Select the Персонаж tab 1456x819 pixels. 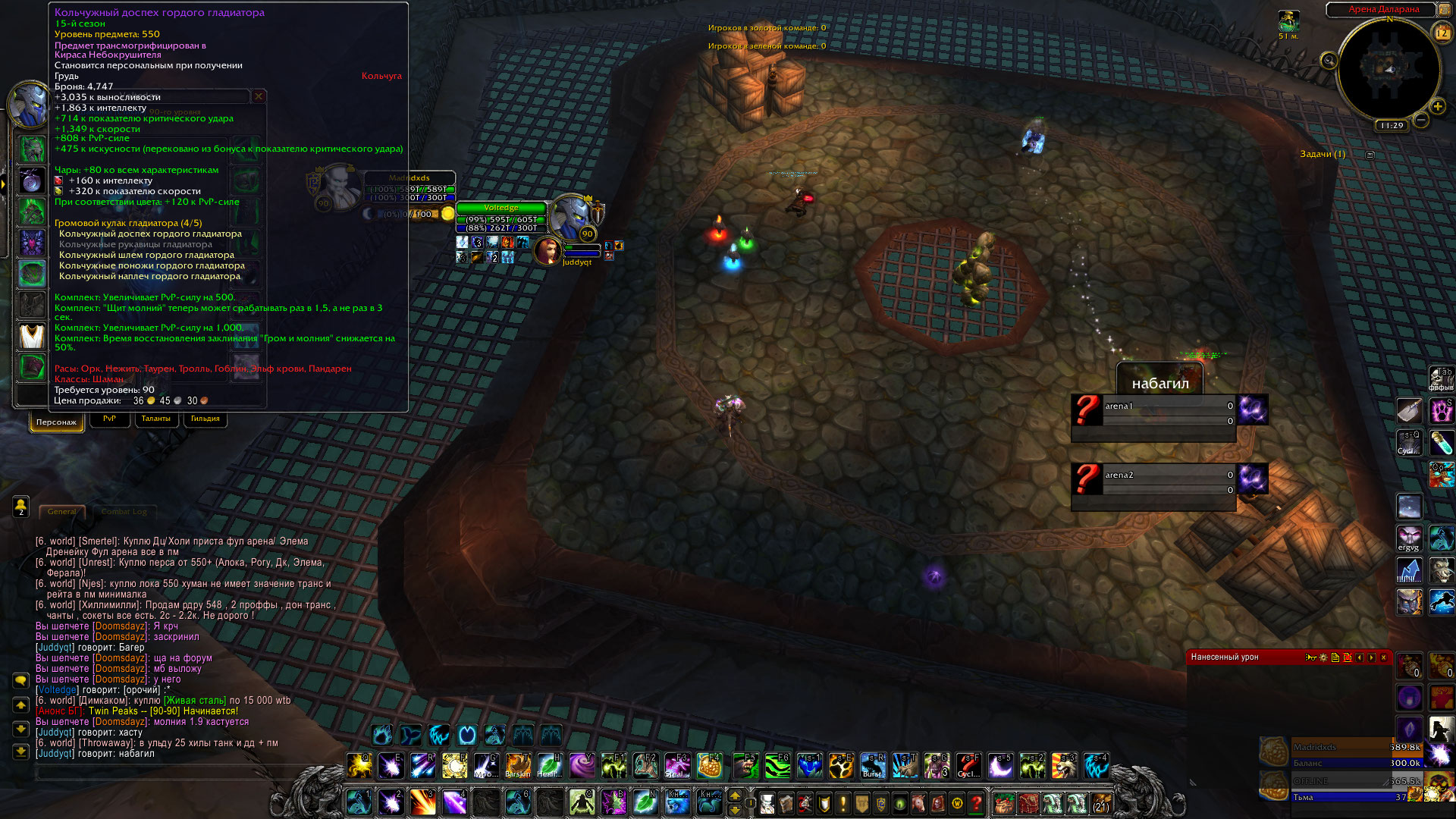click(x=56, y=422)
